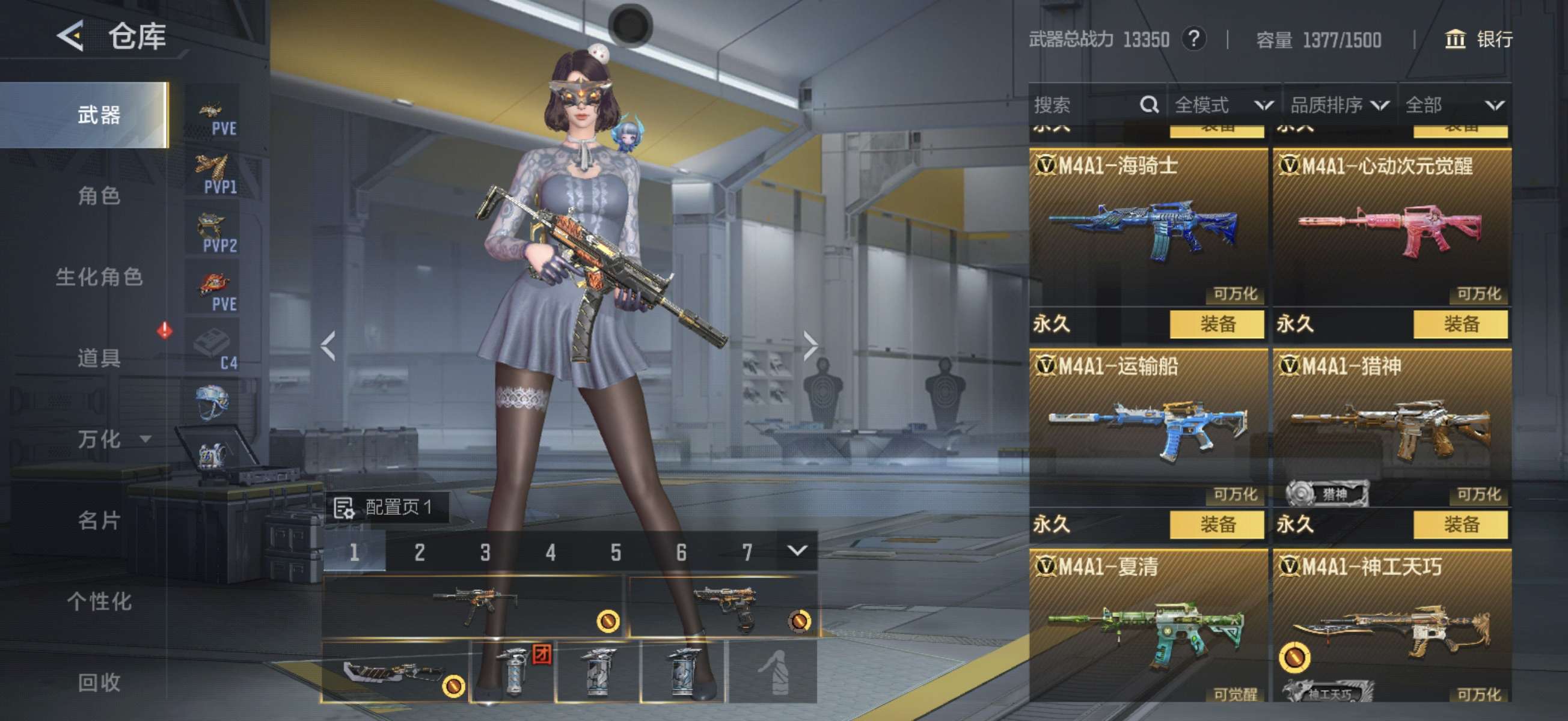Open the 生化角色 tab
Viewport: 1568px width, 721px height.
99,277
